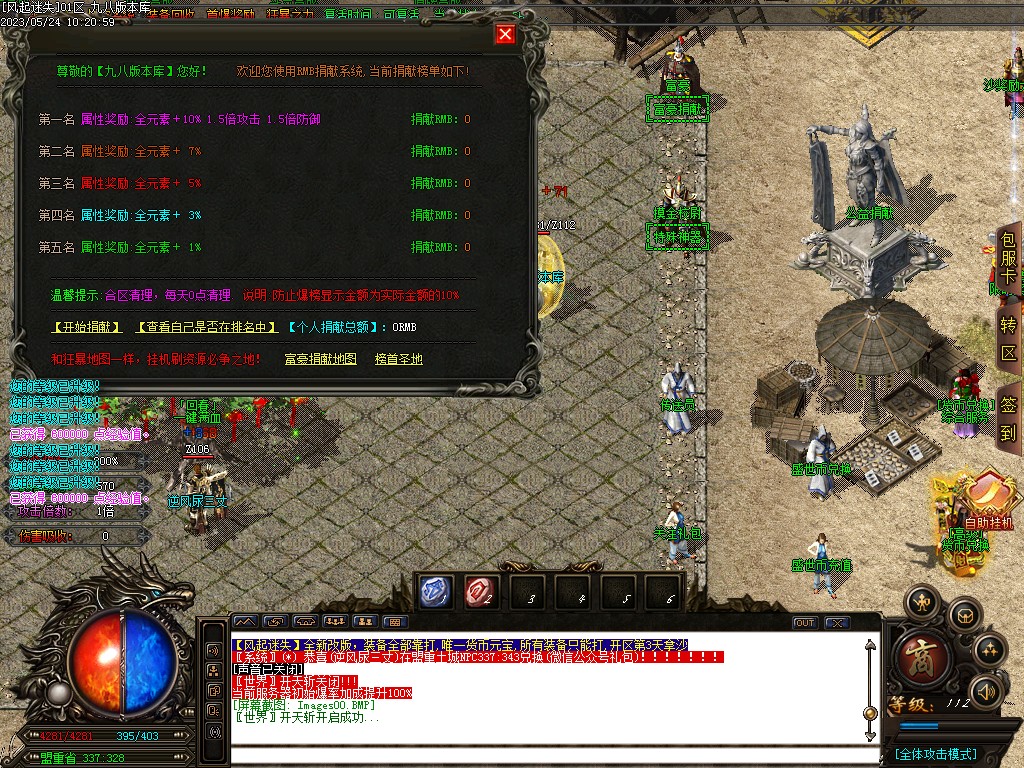This screenshot has height=768, width=1024.
Task: Open the 签到 sign-in tab
Action: [1008, 418]
